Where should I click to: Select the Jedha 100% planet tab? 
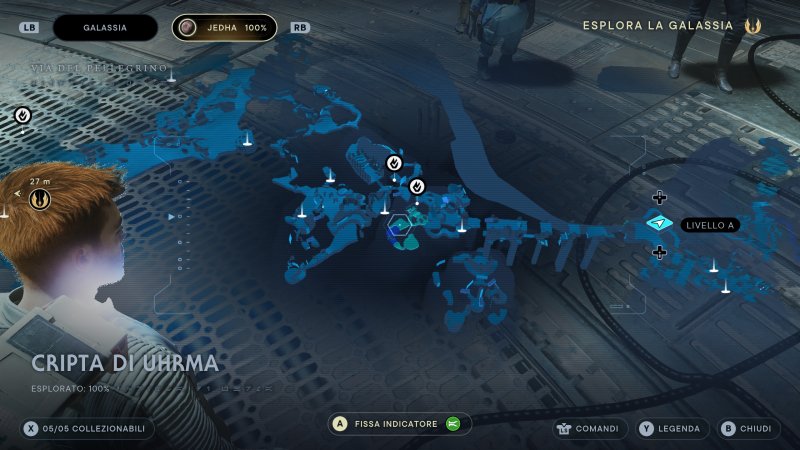click(225, 28)
